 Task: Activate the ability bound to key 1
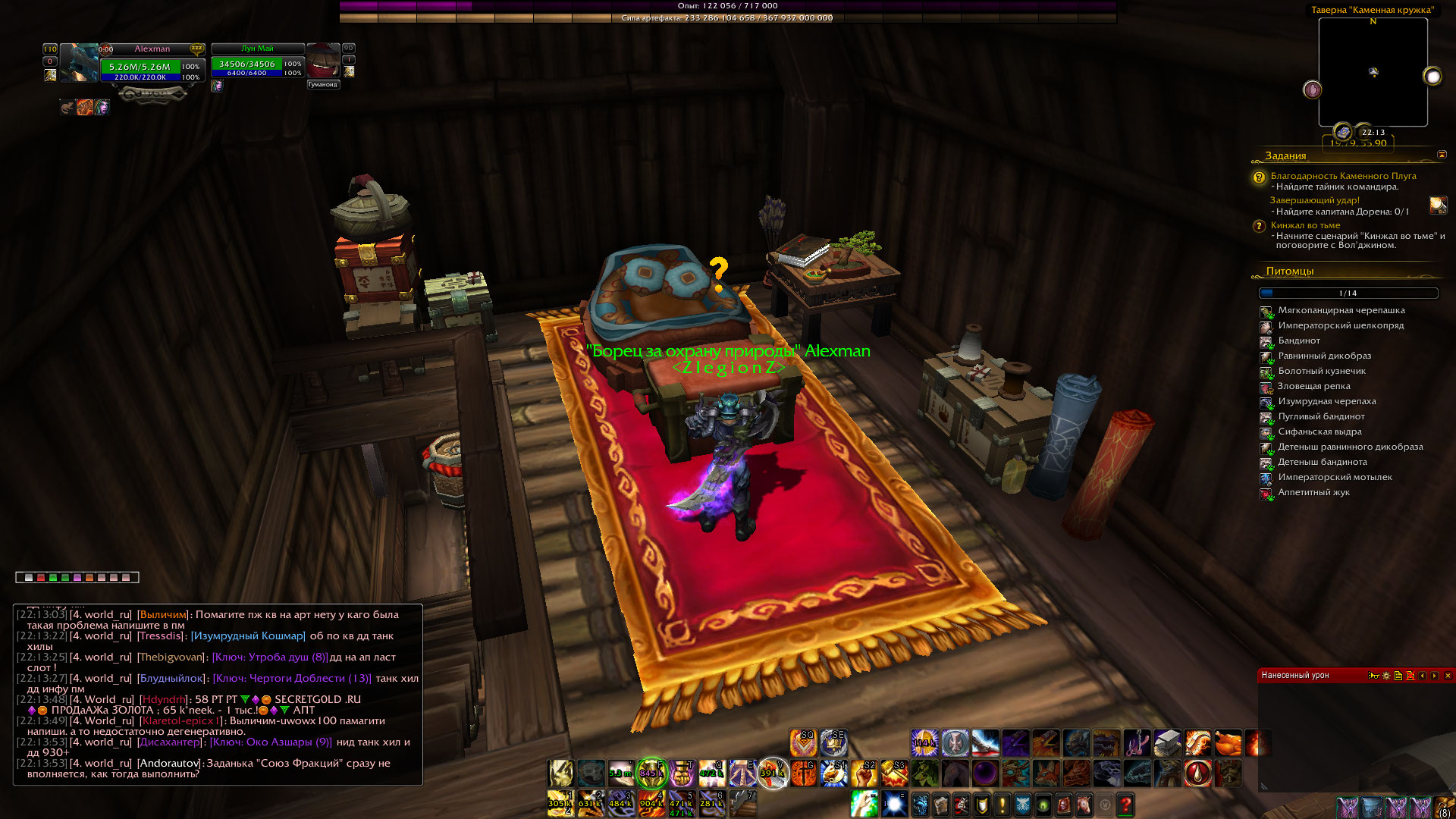(560, 804)
